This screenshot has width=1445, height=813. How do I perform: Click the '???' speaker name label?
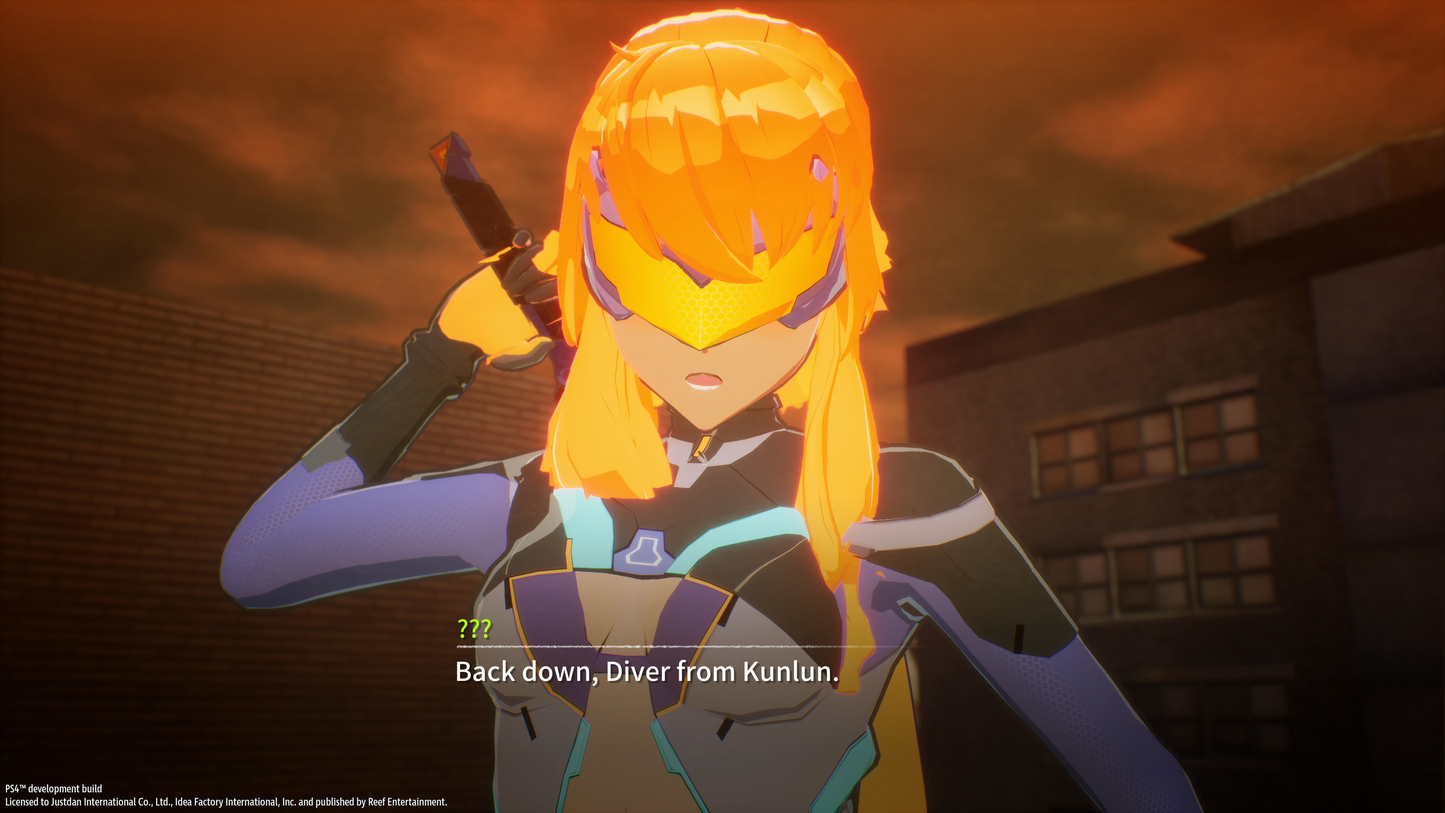(472, 629)
